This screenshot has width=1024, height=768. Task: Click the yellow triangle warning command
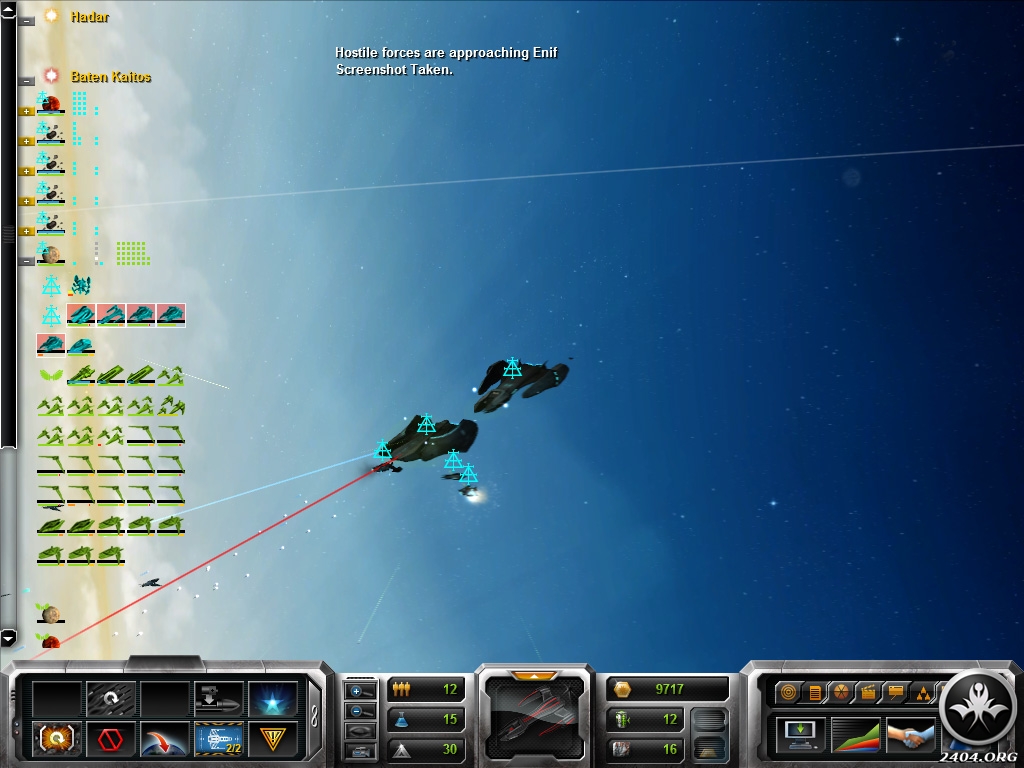click(273, 740)
